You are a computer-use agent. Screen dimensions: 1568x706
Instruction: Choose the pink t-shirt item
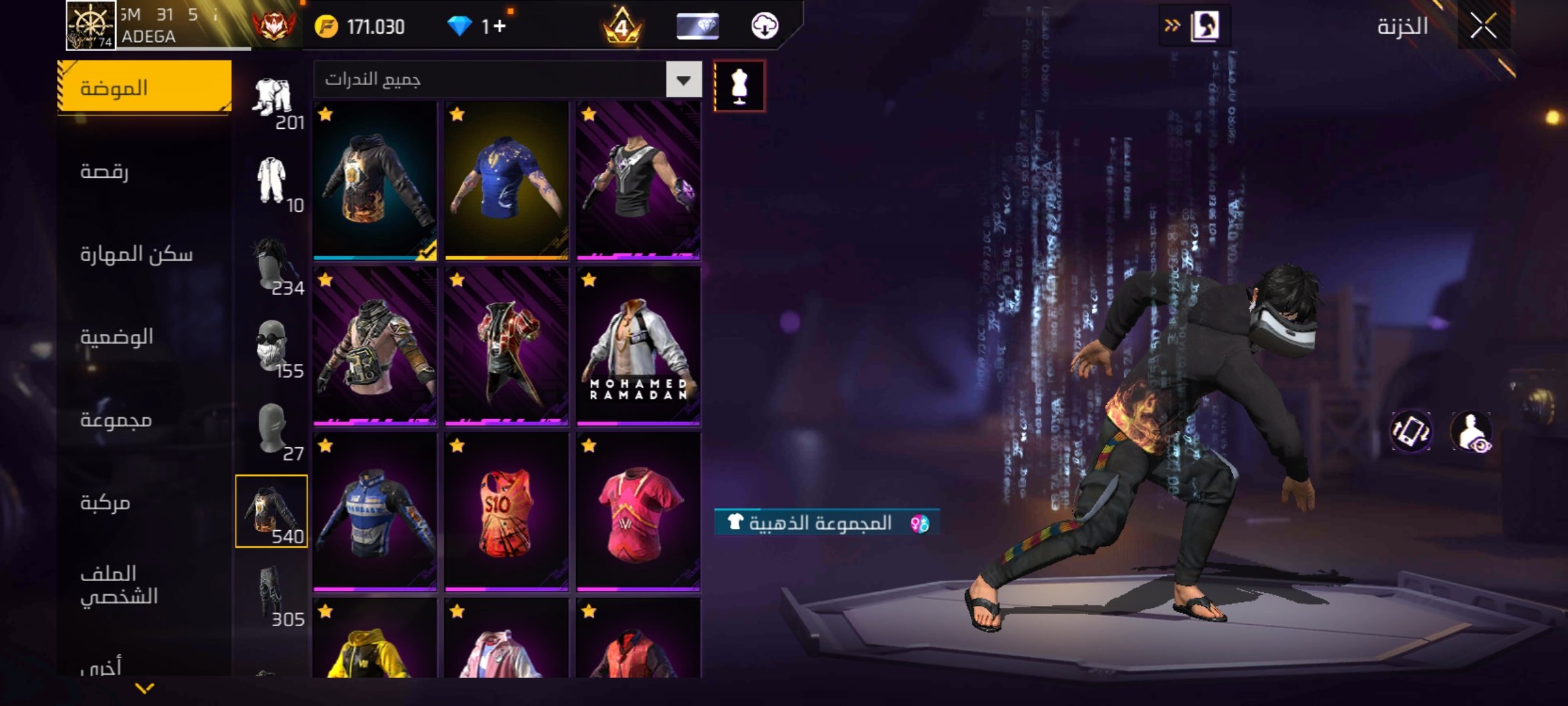pyautogui.click(x=638, y=512)
